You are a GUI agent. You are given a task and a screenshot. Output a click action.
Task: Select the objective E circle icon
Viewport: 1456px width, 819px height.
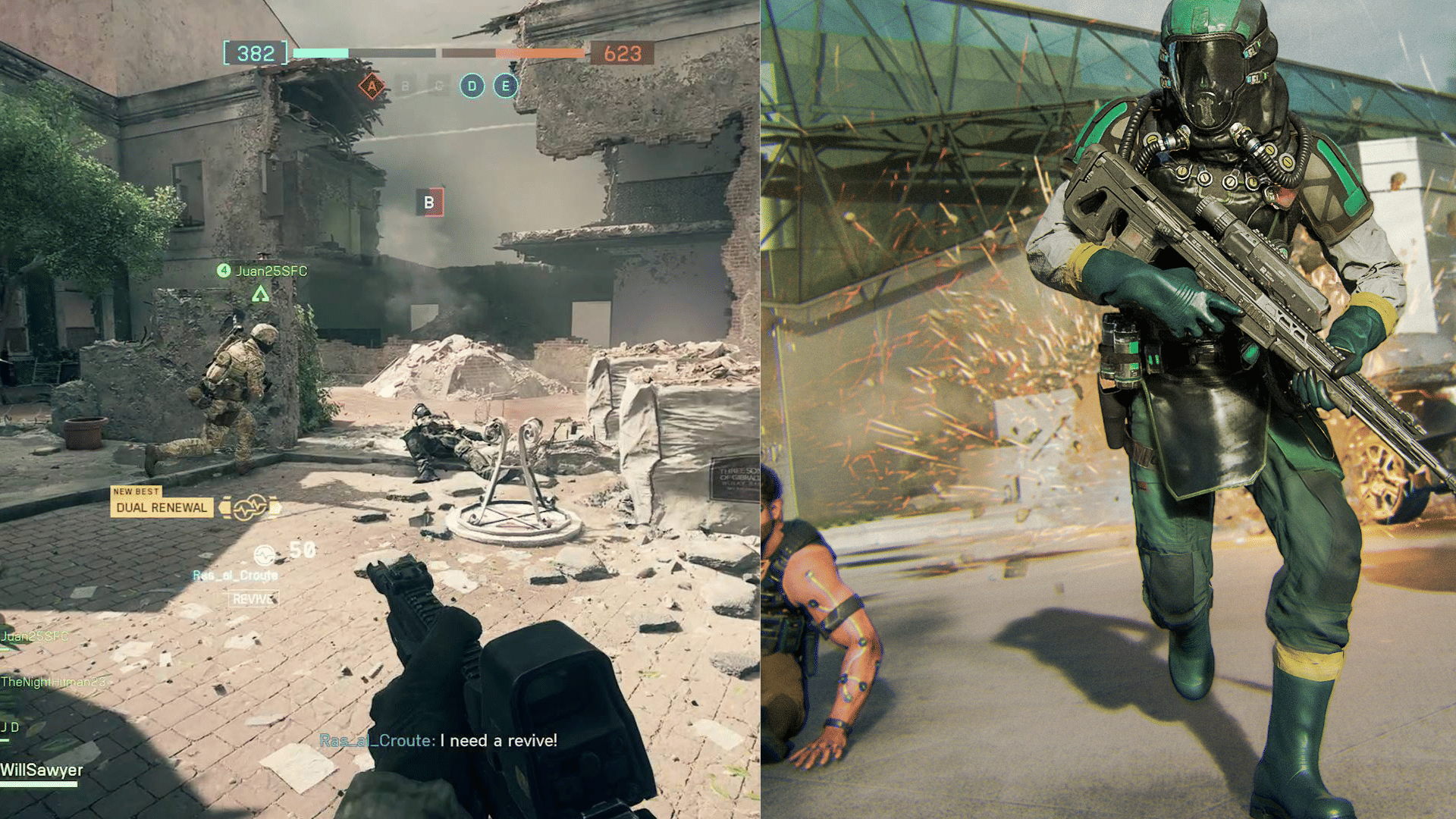505,86
